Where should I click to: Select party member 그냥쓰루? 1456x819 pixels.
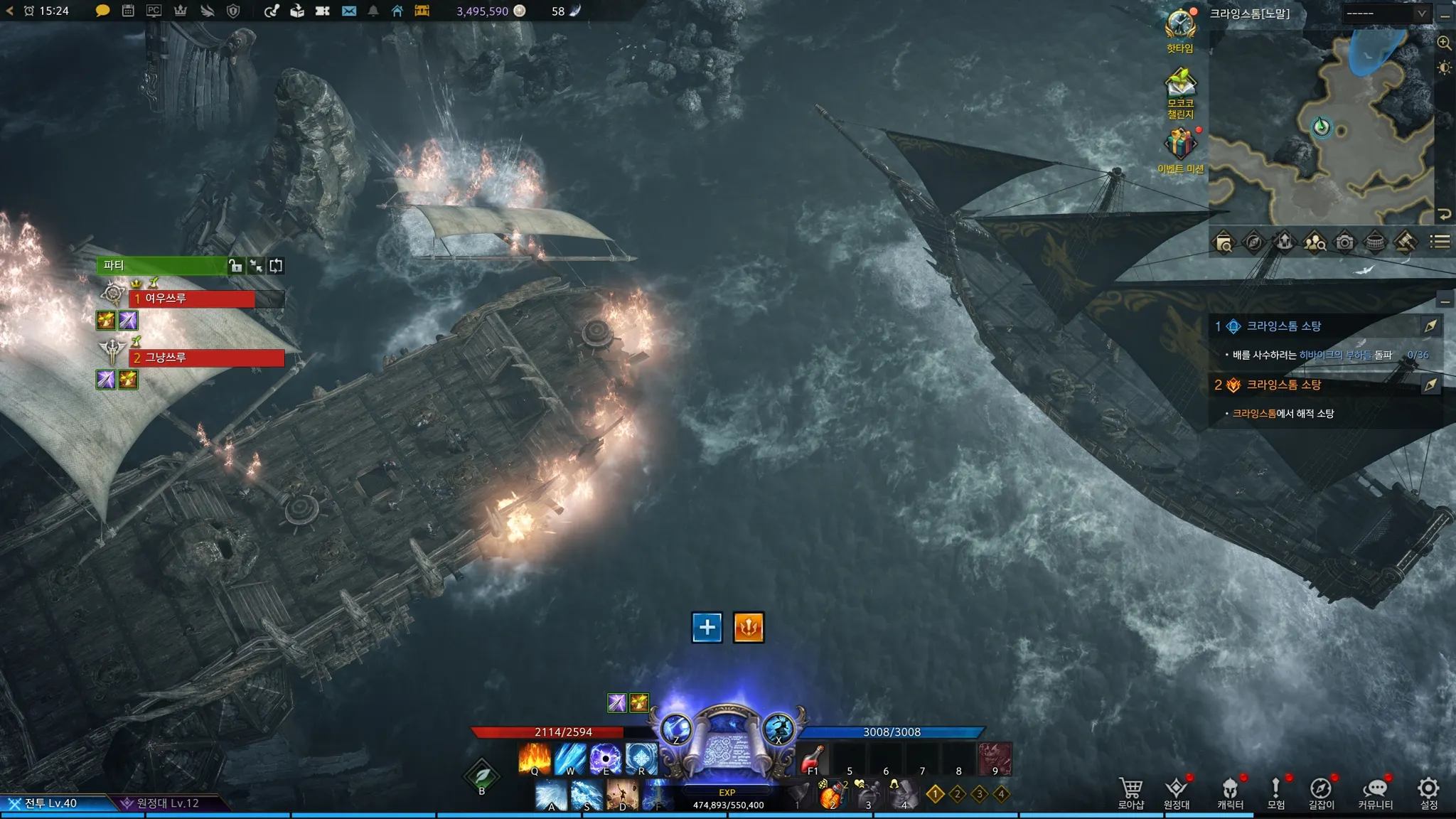pyautogui.click(x=206, y=358)
